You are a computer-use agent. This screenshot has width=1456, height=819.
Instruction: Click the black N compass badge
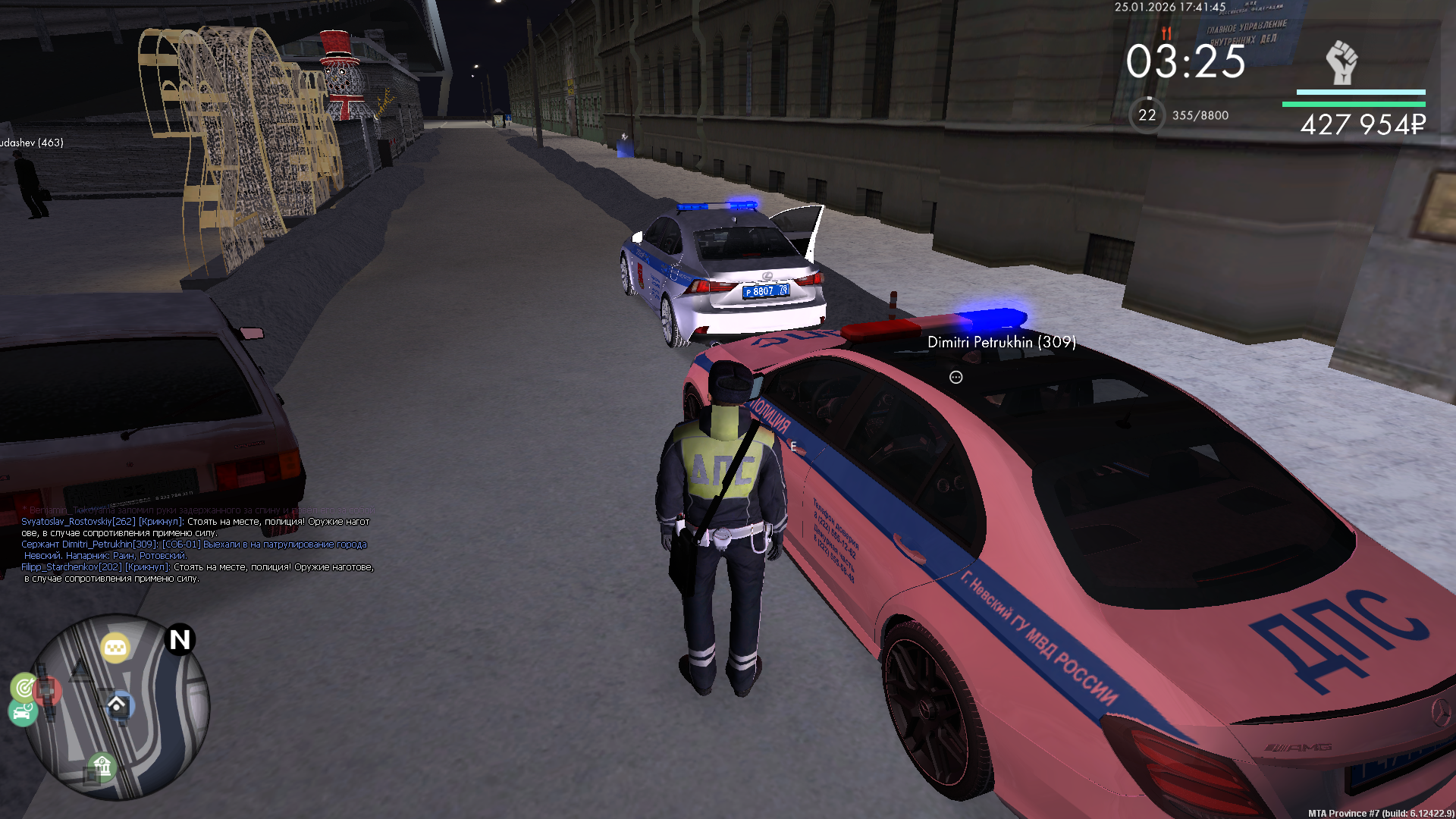pos(180,640)
